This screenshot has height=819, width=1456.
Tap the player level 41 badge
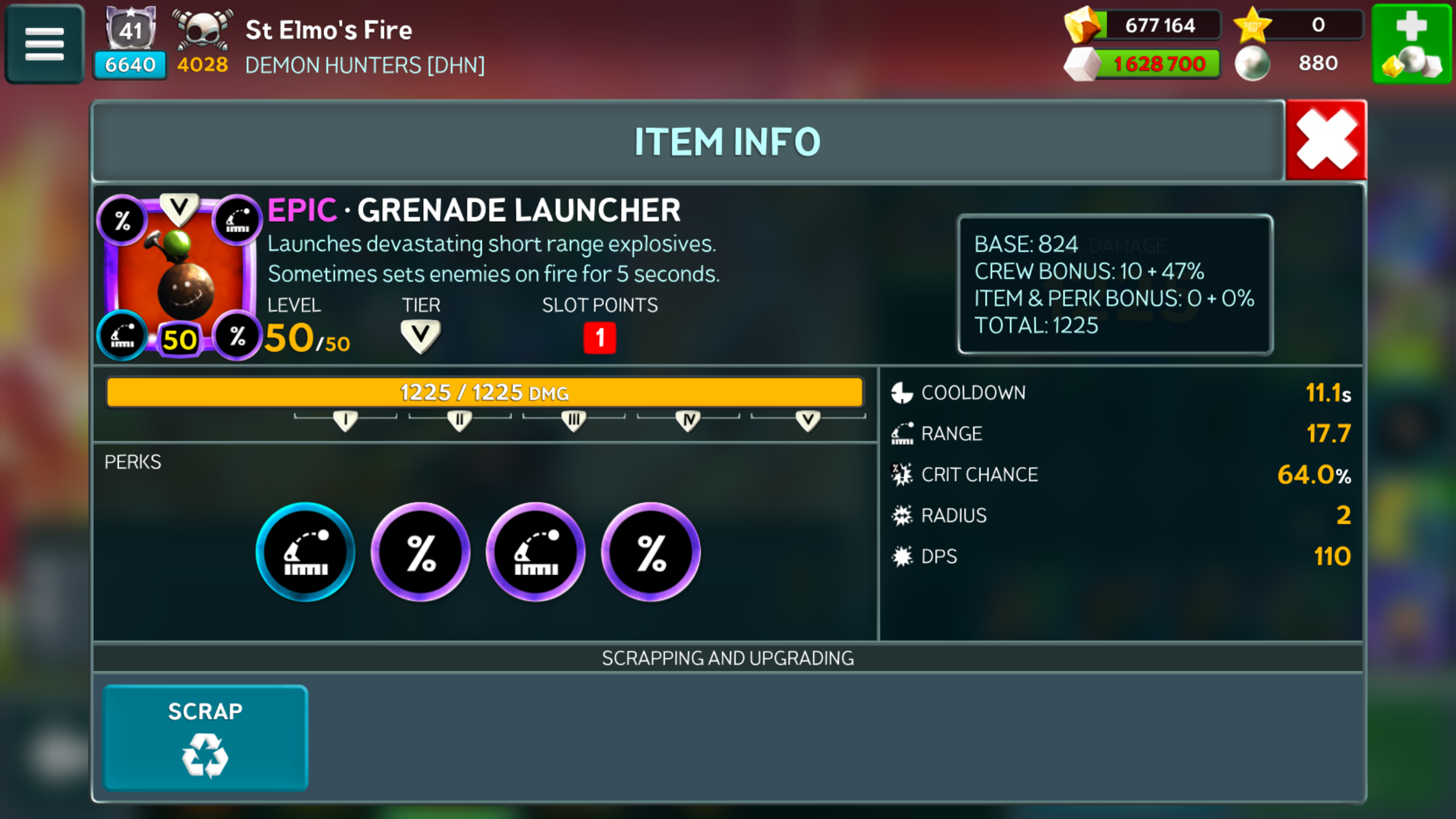[131, 28]
